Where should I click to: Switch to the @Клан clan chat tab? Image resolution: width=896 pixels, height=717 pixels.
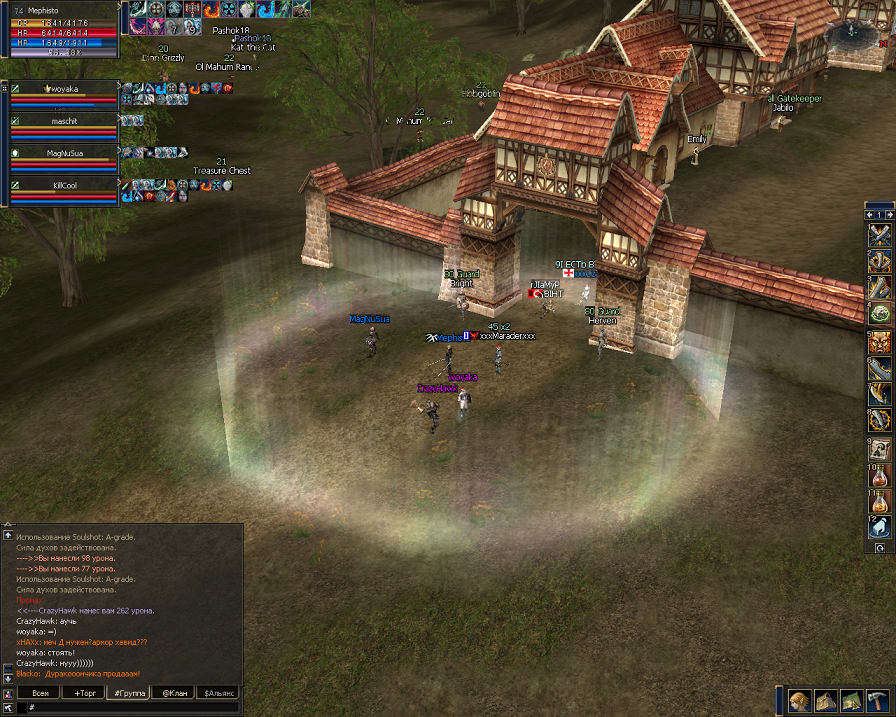pos(174,692)
